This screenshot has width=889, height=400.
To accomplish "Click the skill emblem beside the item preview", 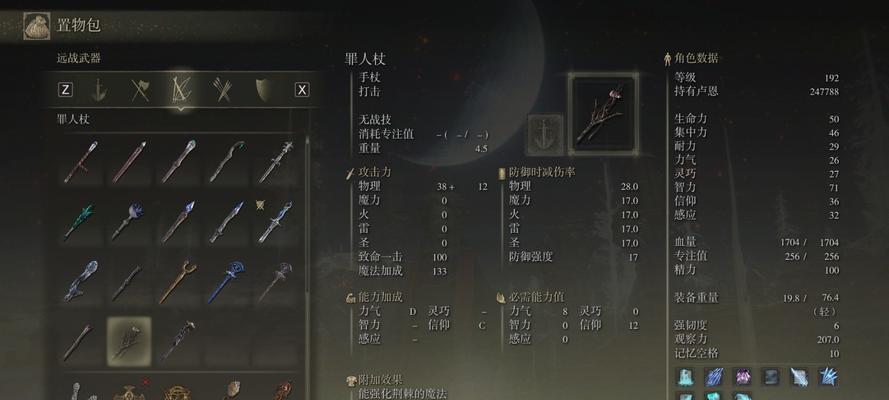I will [x=545, y=135].
